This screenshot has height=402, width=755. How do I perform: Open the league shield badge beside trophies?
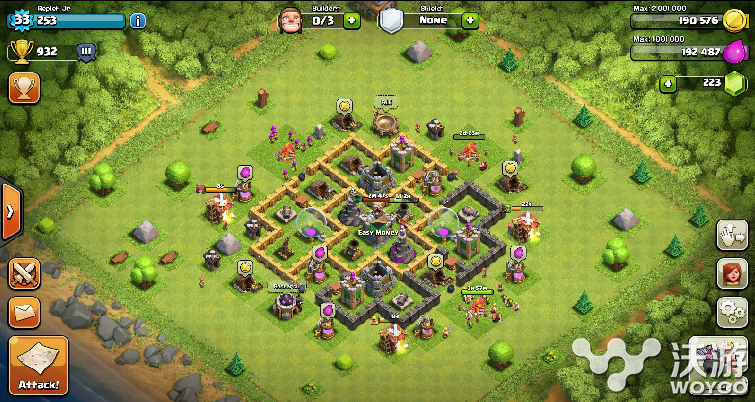coord(85,51)
